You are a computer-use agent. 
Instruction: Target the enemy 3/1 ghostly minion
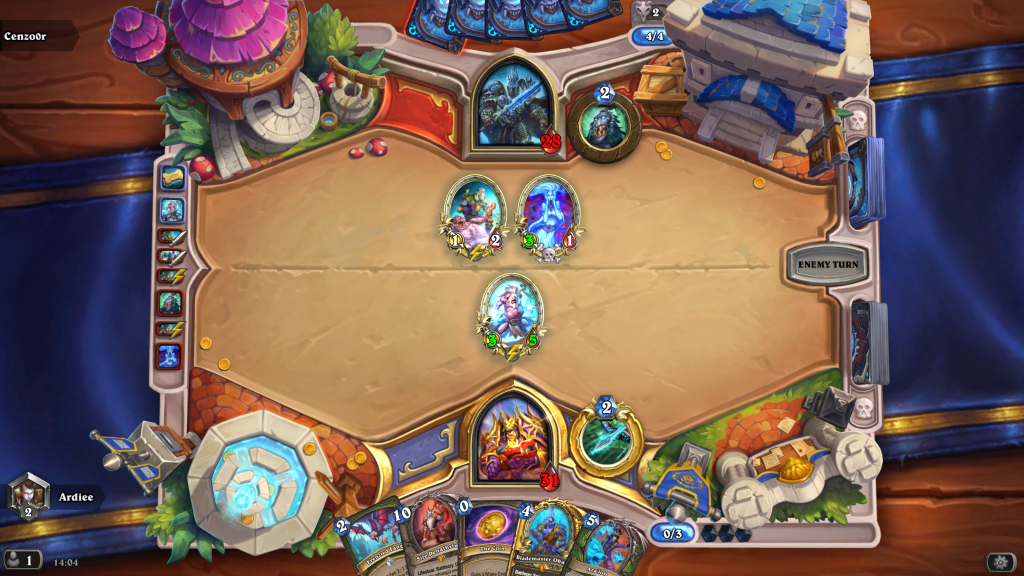click(x=547, y=216)
